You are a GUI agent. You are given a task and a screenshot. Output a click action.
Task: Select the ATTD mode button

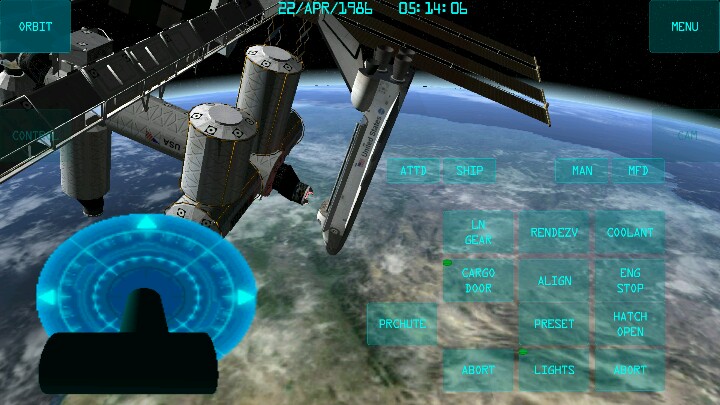[414, 171]
